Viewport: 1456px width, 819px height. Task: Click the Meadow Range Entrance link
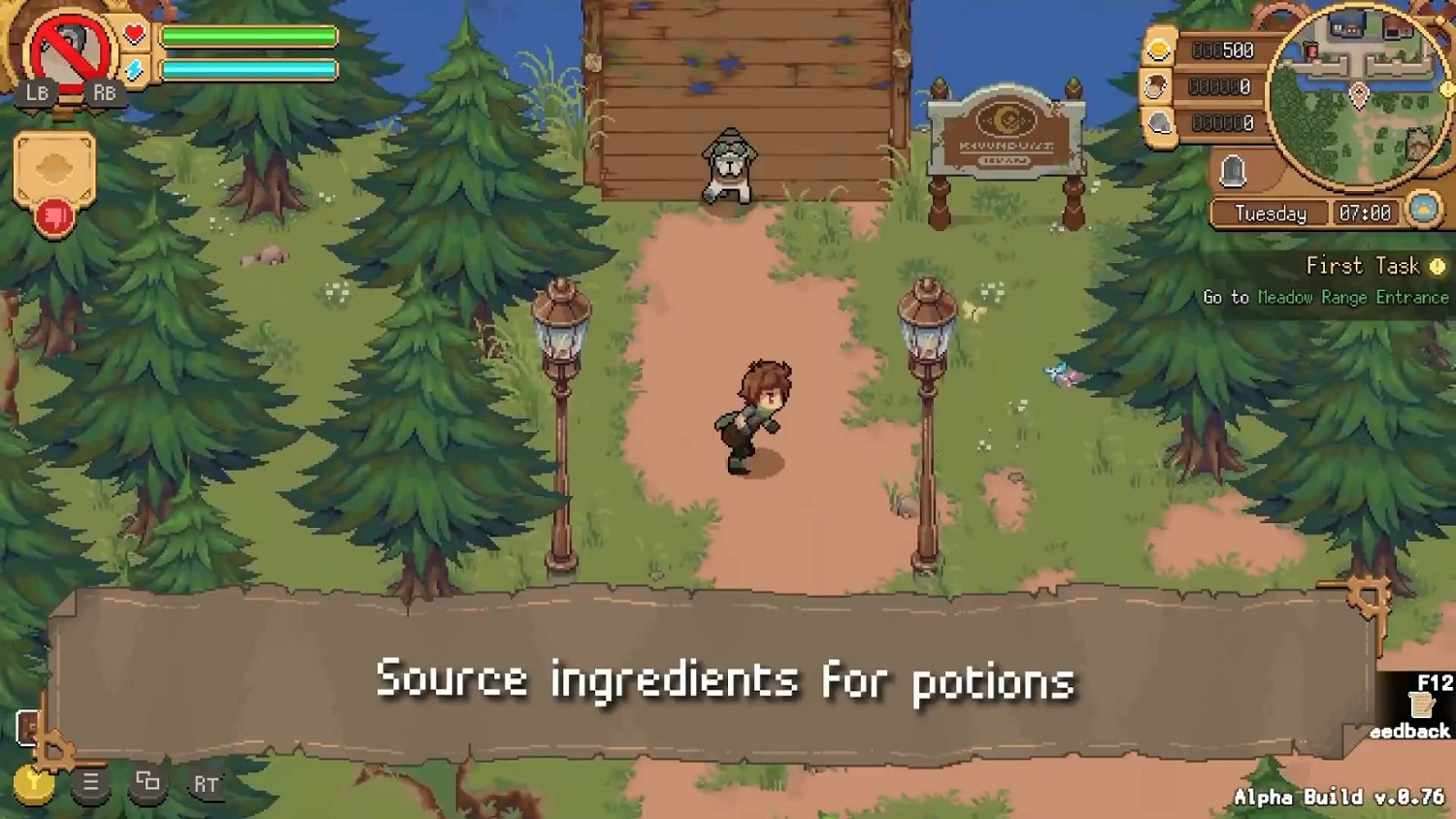[1351, 299]
